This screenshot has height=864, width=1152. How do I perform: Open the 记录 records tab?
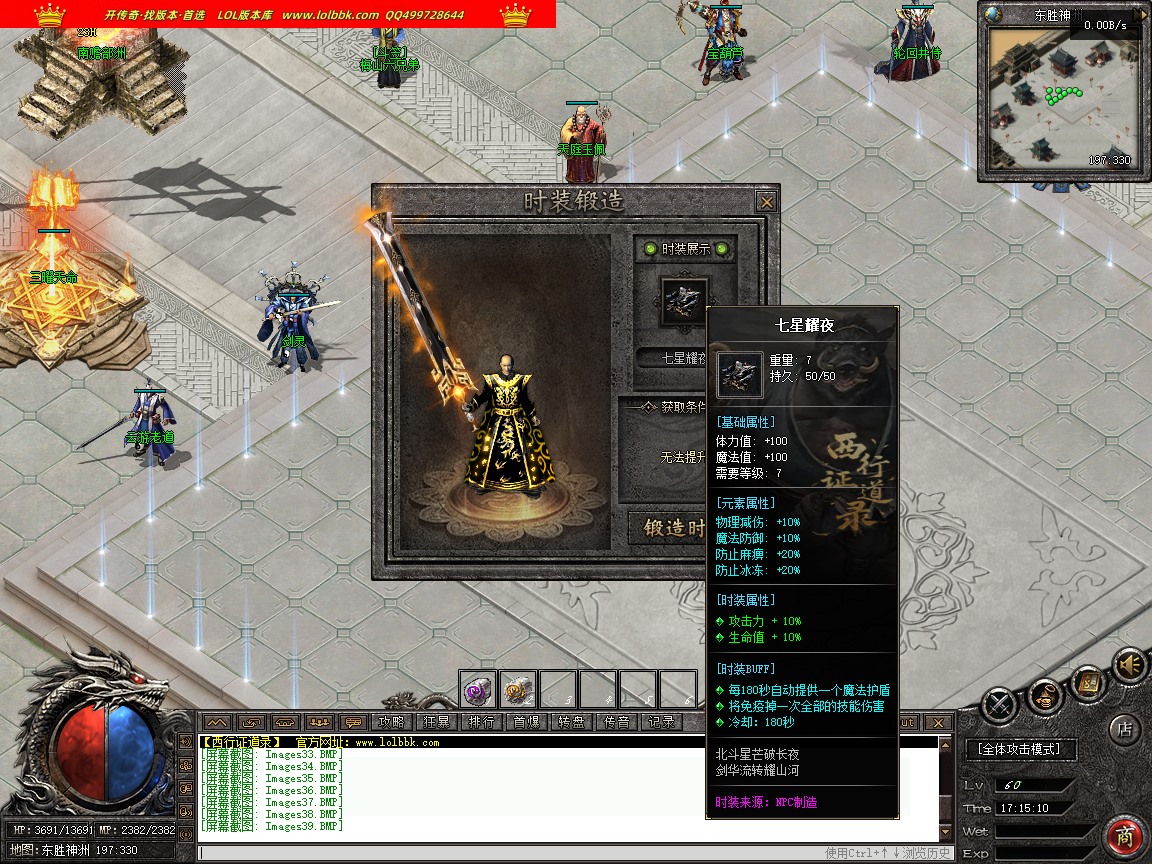(x=661, y=722)
